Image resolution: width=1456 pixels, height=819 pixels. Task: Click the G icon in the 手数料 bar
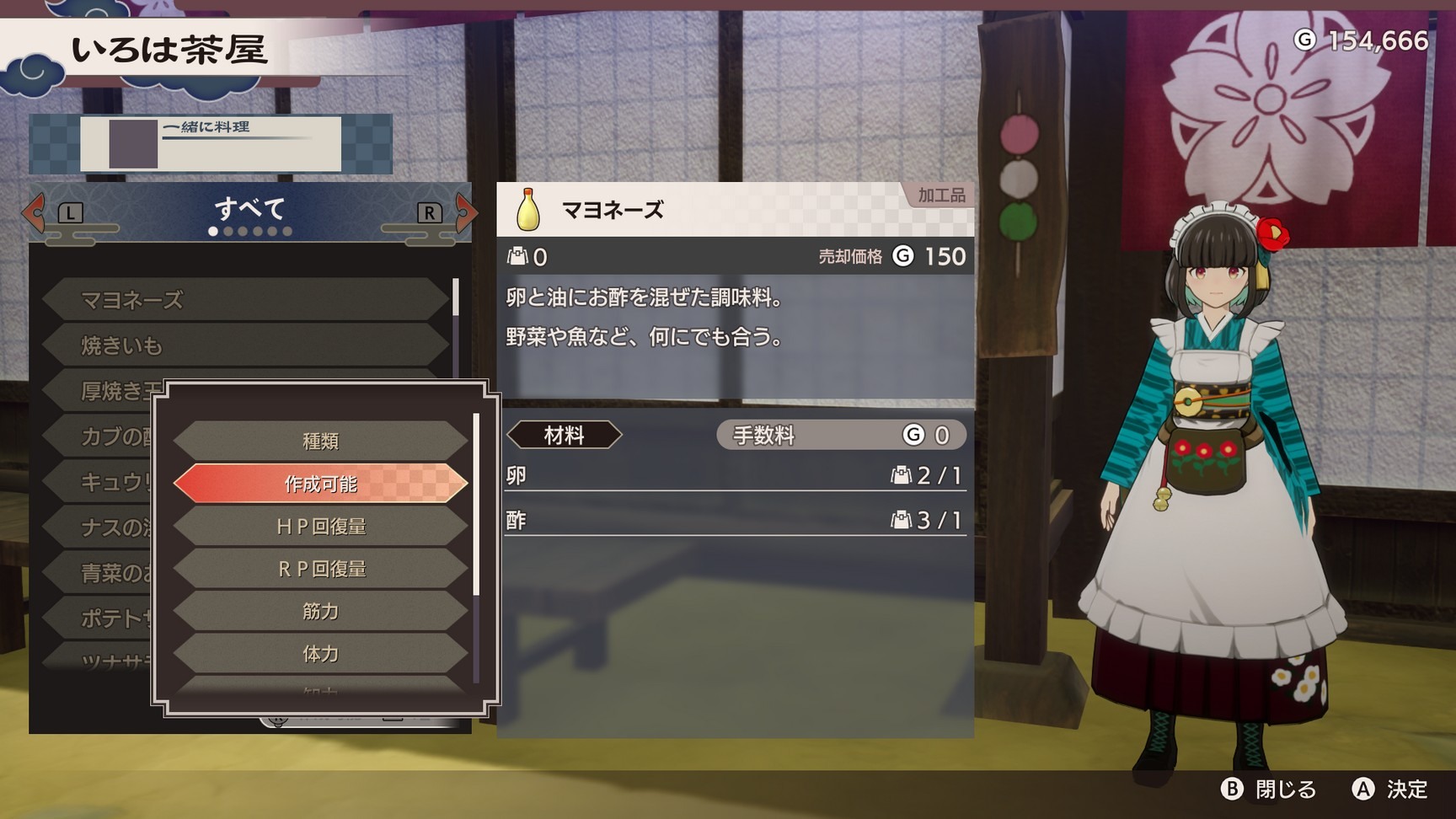[913, 435]
